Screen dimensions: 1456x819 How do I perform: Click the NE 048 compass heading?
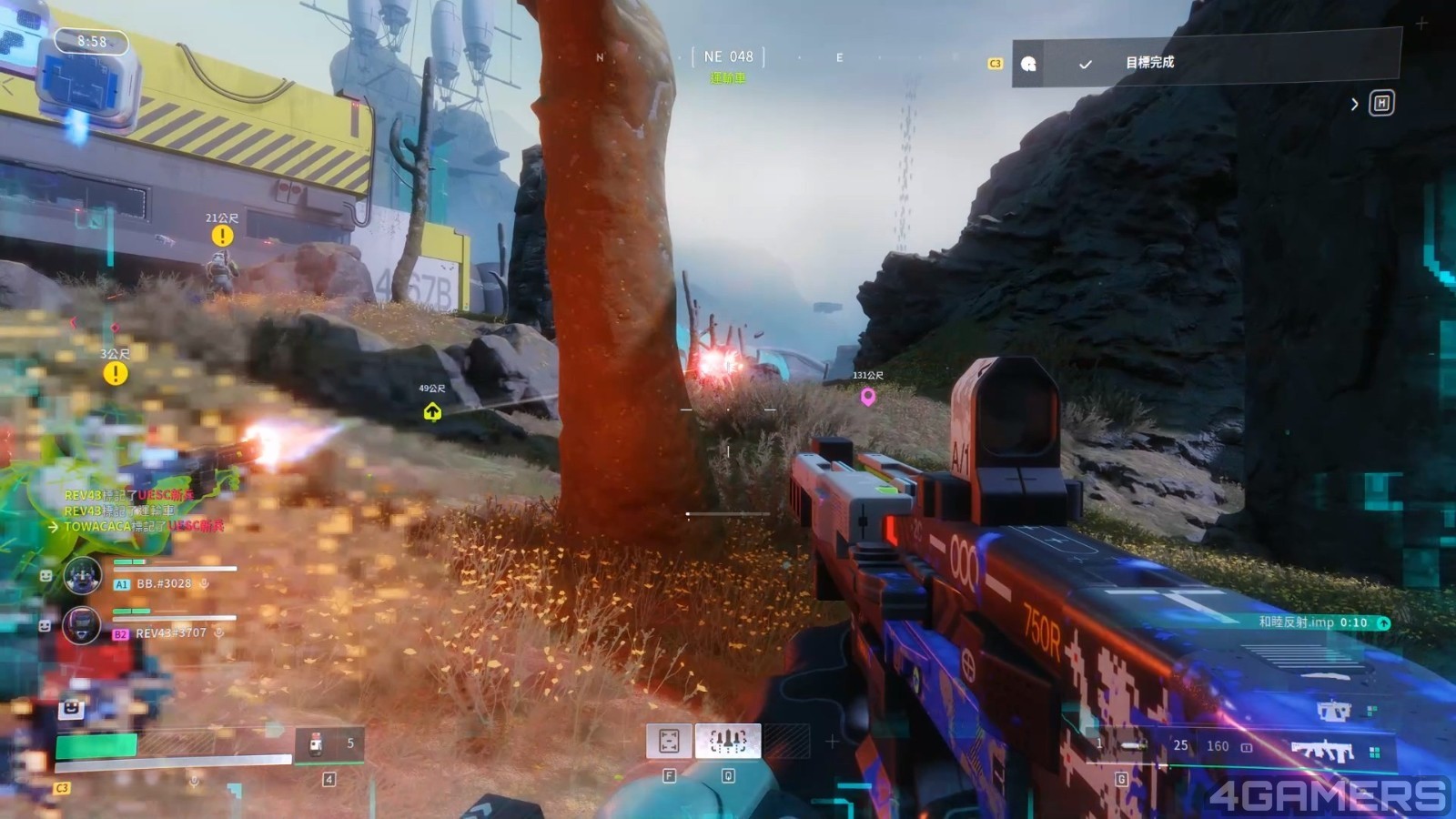728,56
